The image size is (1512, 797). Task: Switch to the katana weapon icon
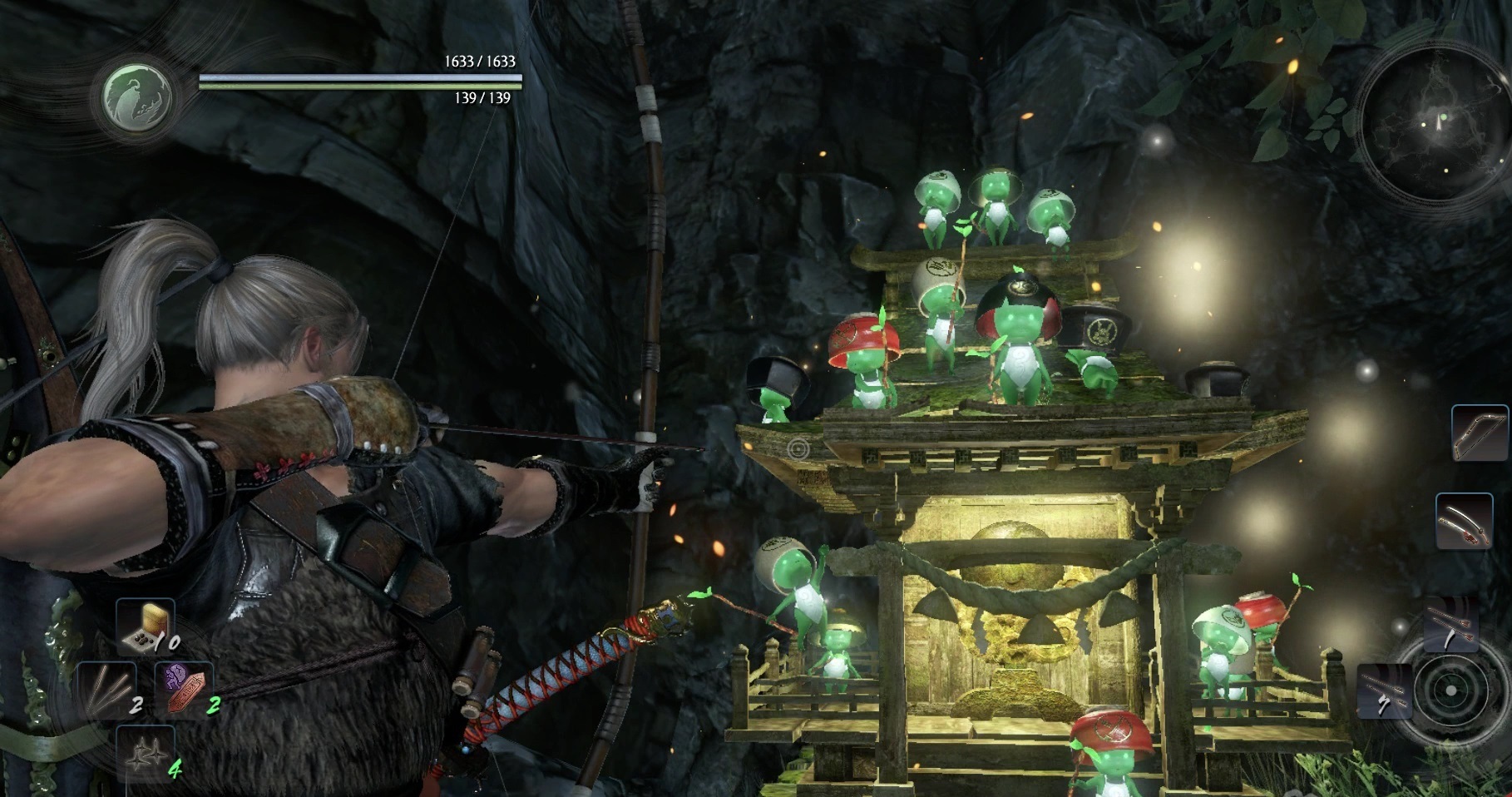pos(1462,520)
